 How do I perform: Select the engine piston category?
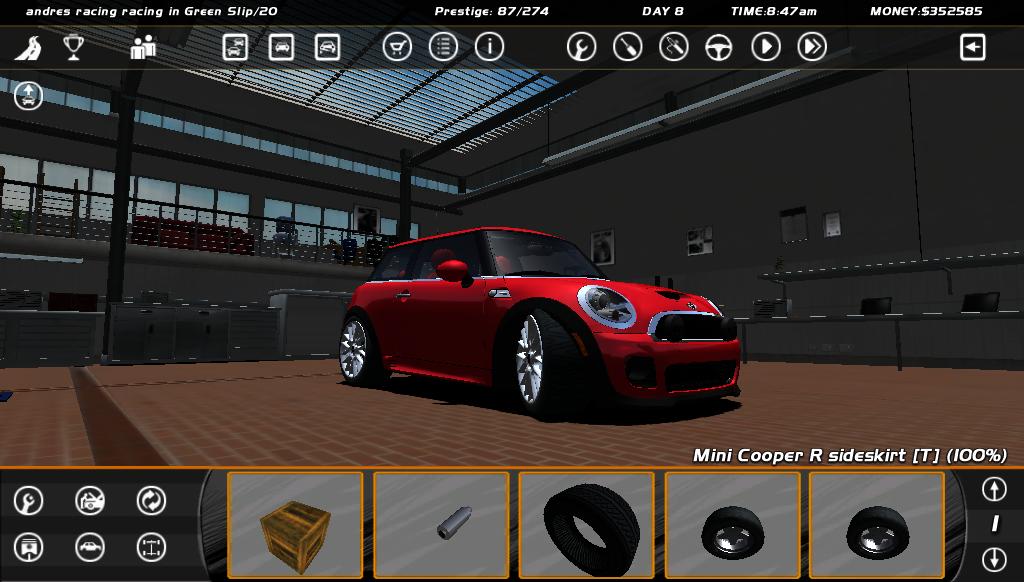[x=29, y=547]
